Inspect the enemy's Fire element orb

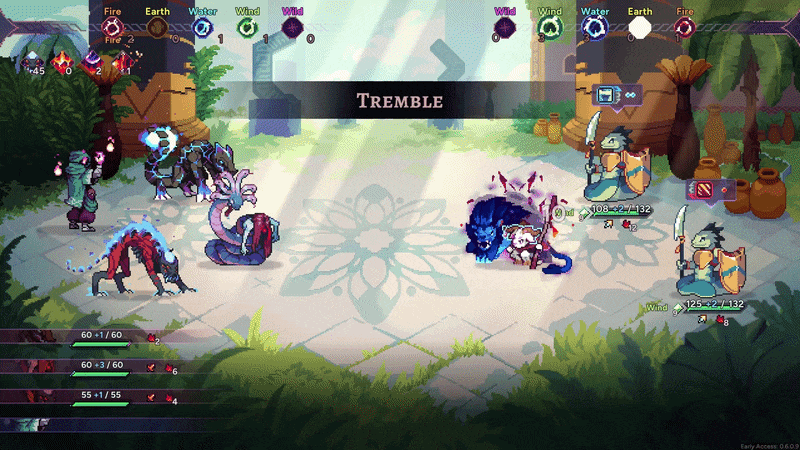pyautogui.click(x=685, y=29)
